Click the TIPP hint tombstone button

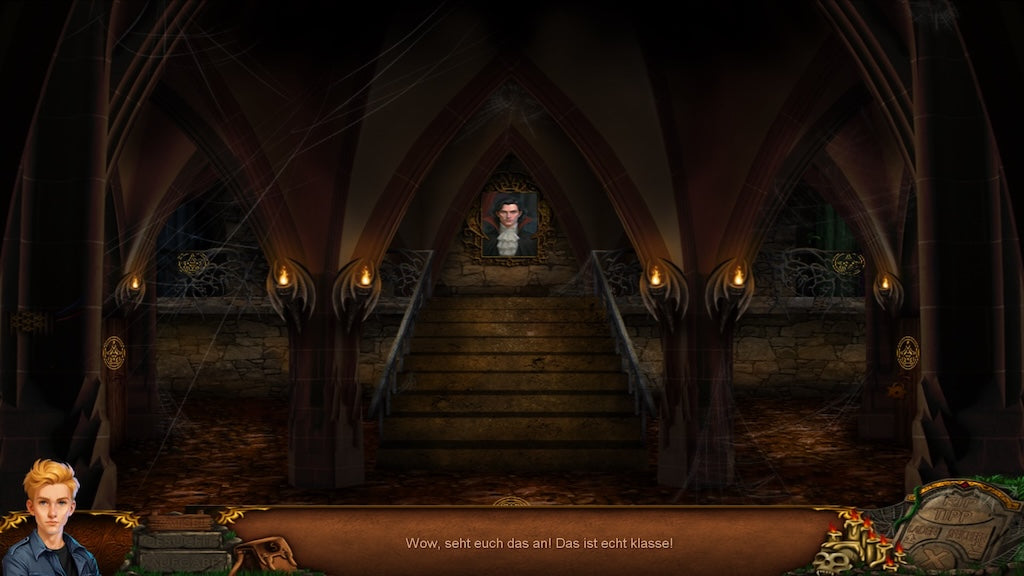click(955, 514)
